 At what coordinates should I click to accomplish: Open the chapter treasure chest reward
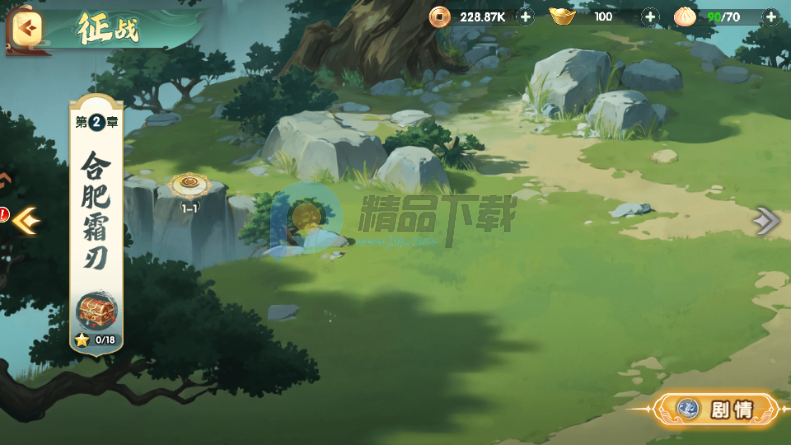(x=96, y=310)
